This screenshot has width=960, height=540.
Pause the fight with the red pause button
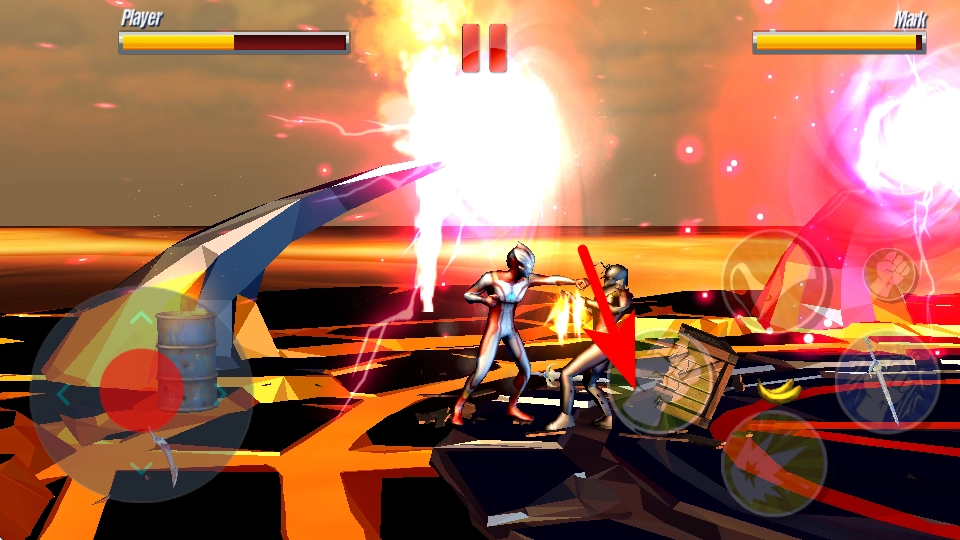click(x=484, y=48)
